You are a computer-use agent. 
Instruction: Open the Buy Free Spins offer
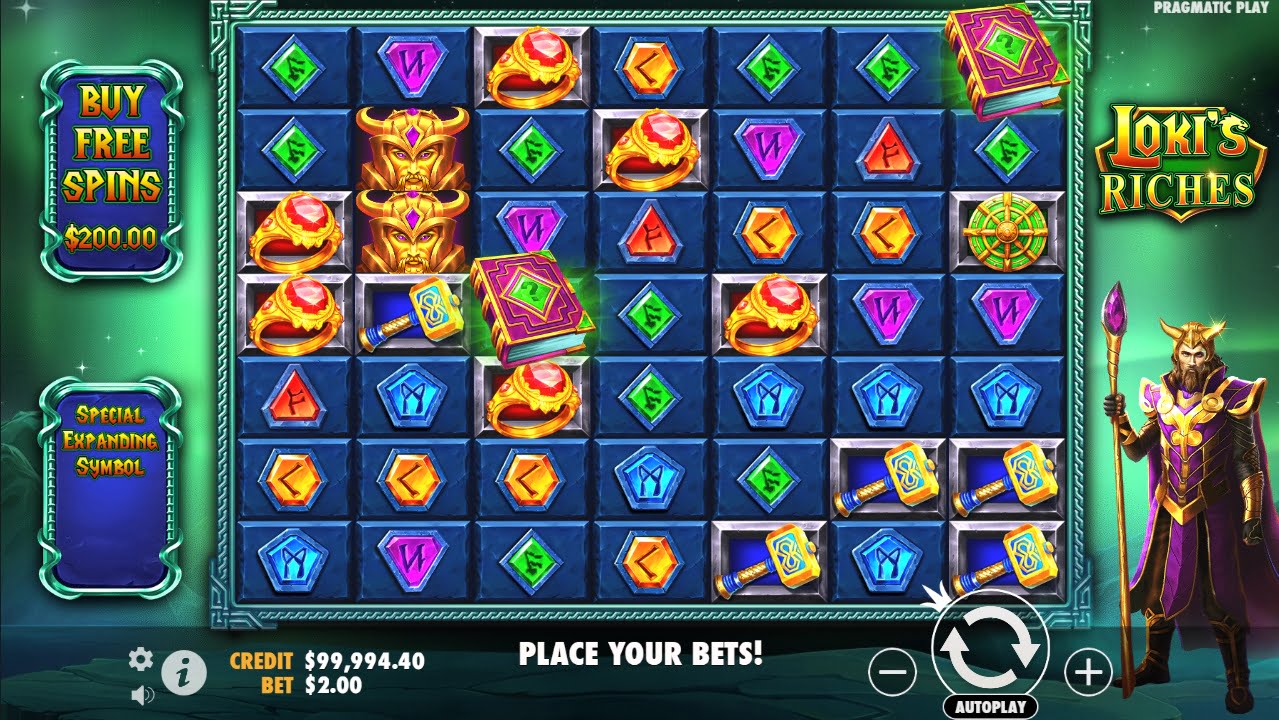pyautogui.click(x=111, y=168)
